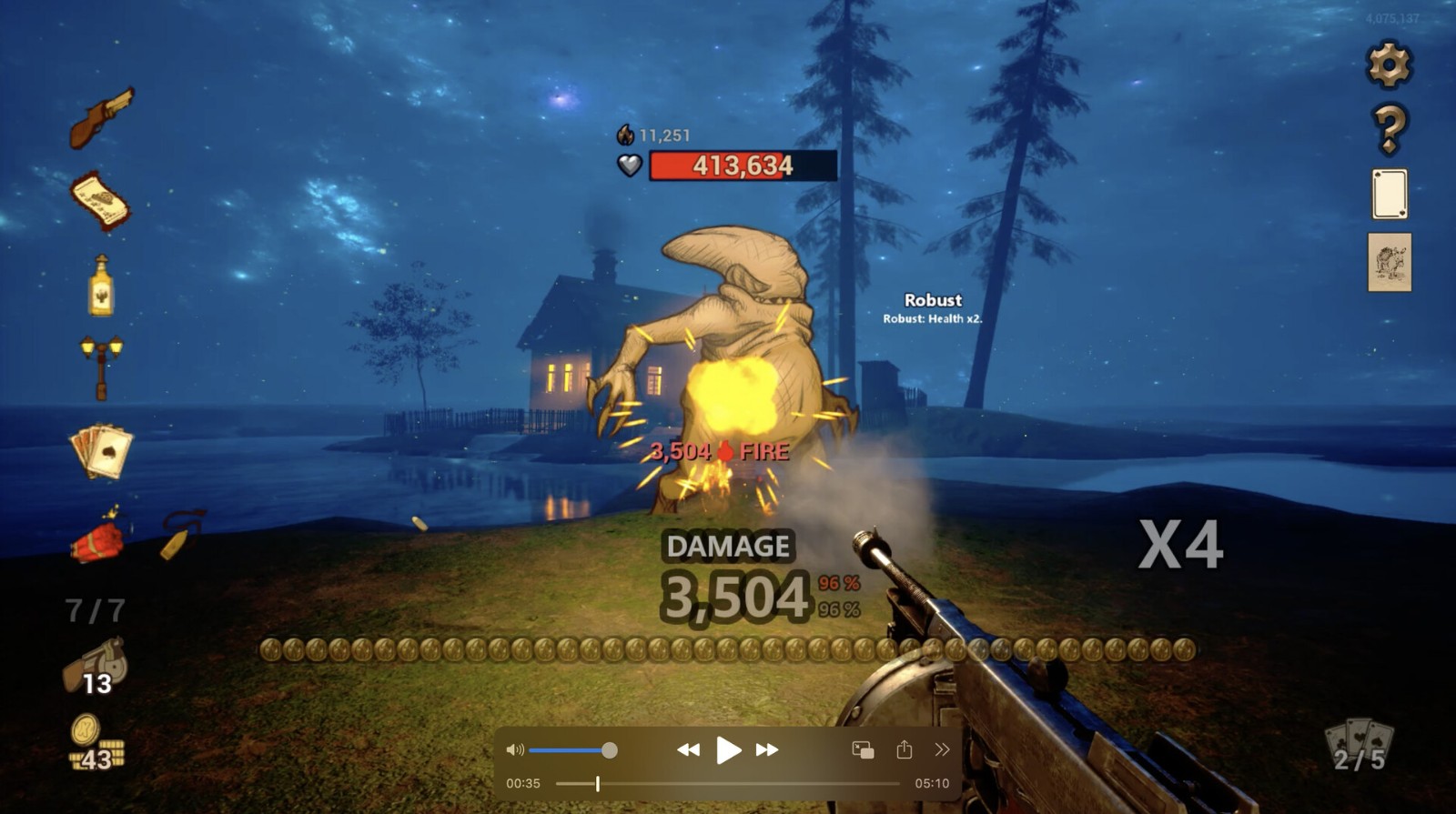Click the video timeline scrubber
1456x814 pixels.
coord(597,782)
